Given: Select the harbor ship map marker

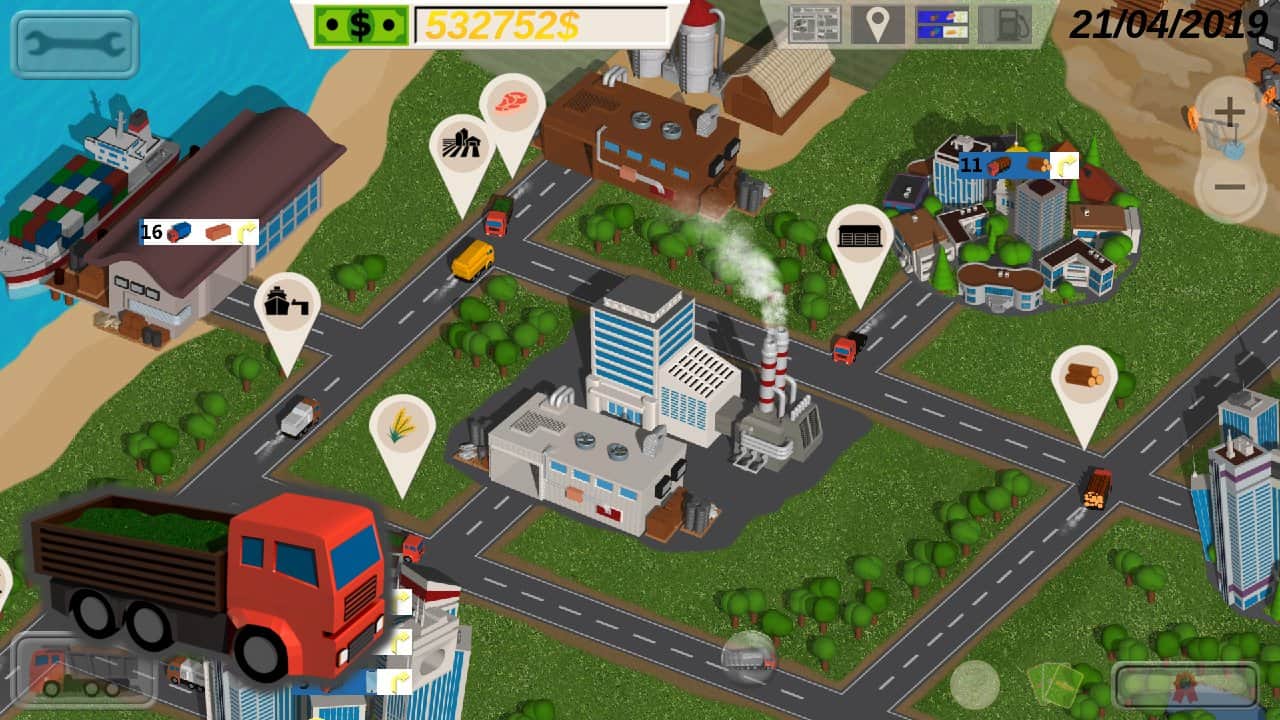Looking at the screenshot, I should 287,305.
